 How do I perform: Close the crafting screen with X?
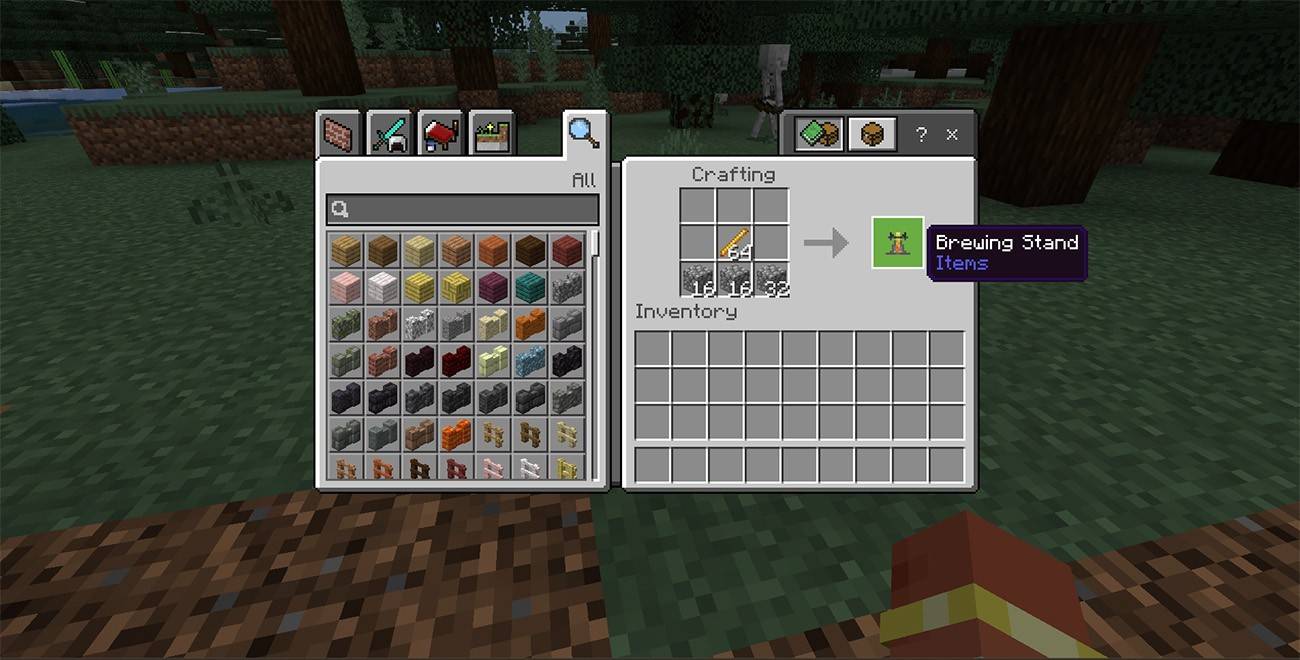[x=952, y=134]
